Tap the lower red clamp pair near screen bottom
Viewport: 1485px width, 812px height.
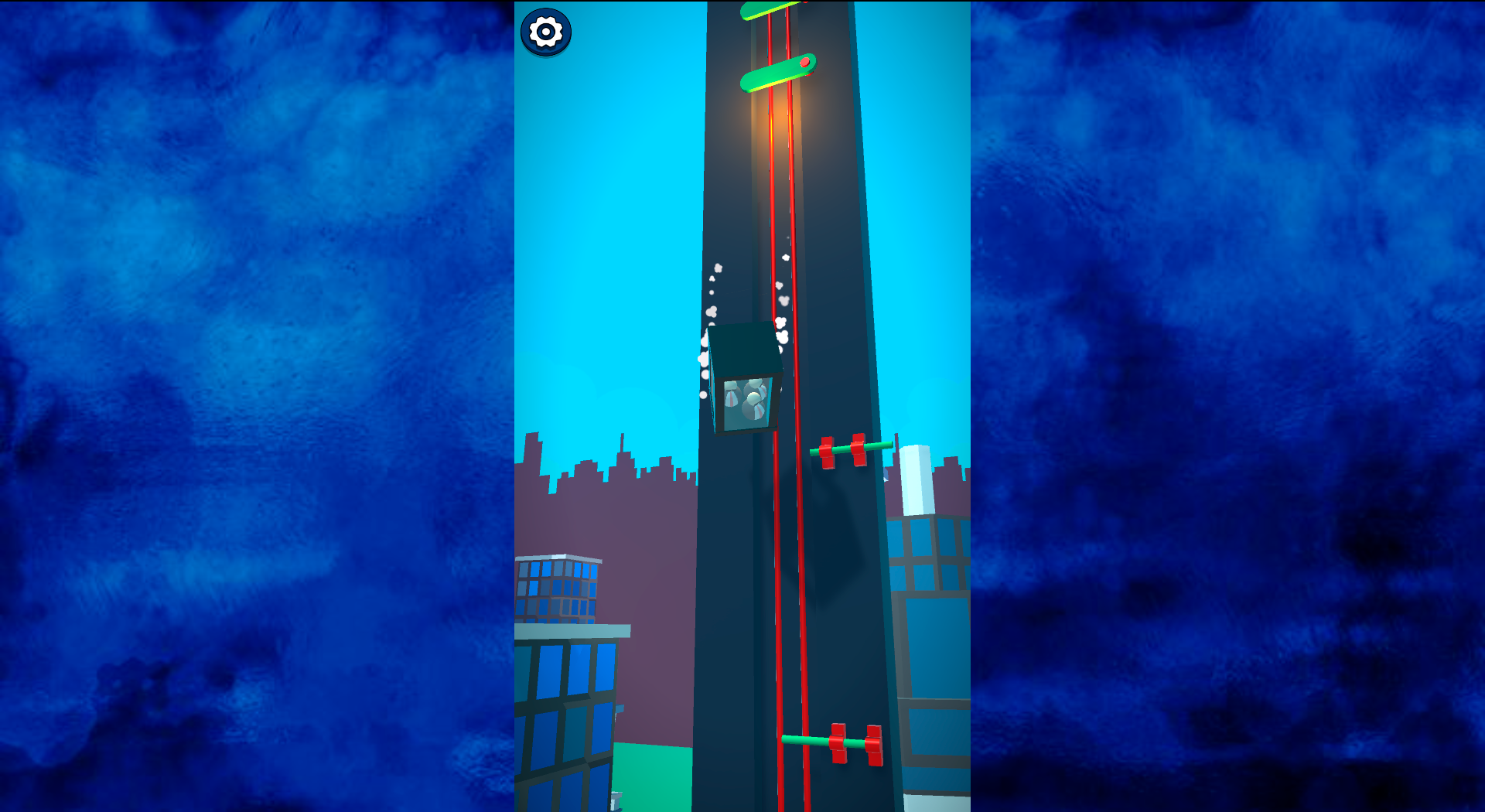(x=855, y=742)
